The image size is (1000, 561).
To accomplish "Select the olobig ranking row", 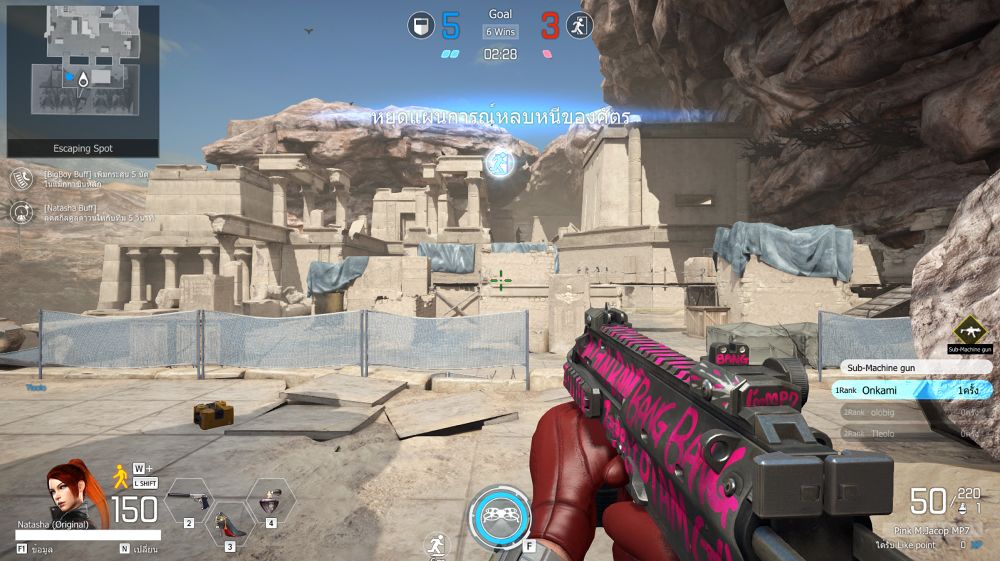I will click(x=911, y=412).
